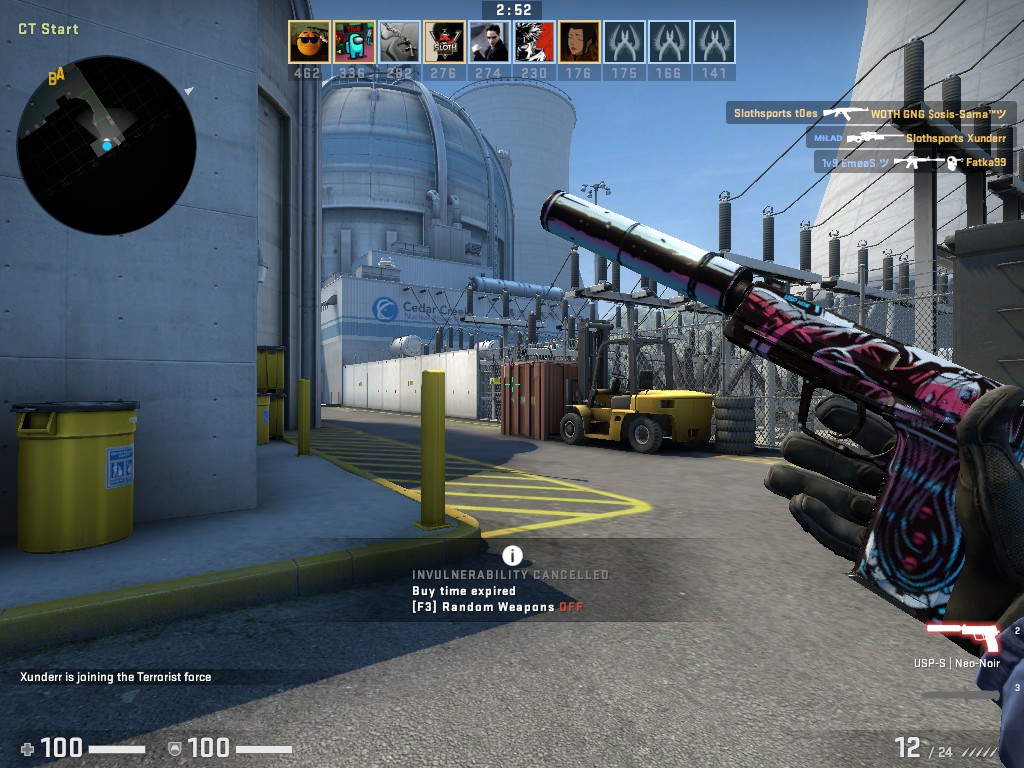Select the black-and-white manga avatar
This screenshot has width=1024, height=768.
coord(534,42)
